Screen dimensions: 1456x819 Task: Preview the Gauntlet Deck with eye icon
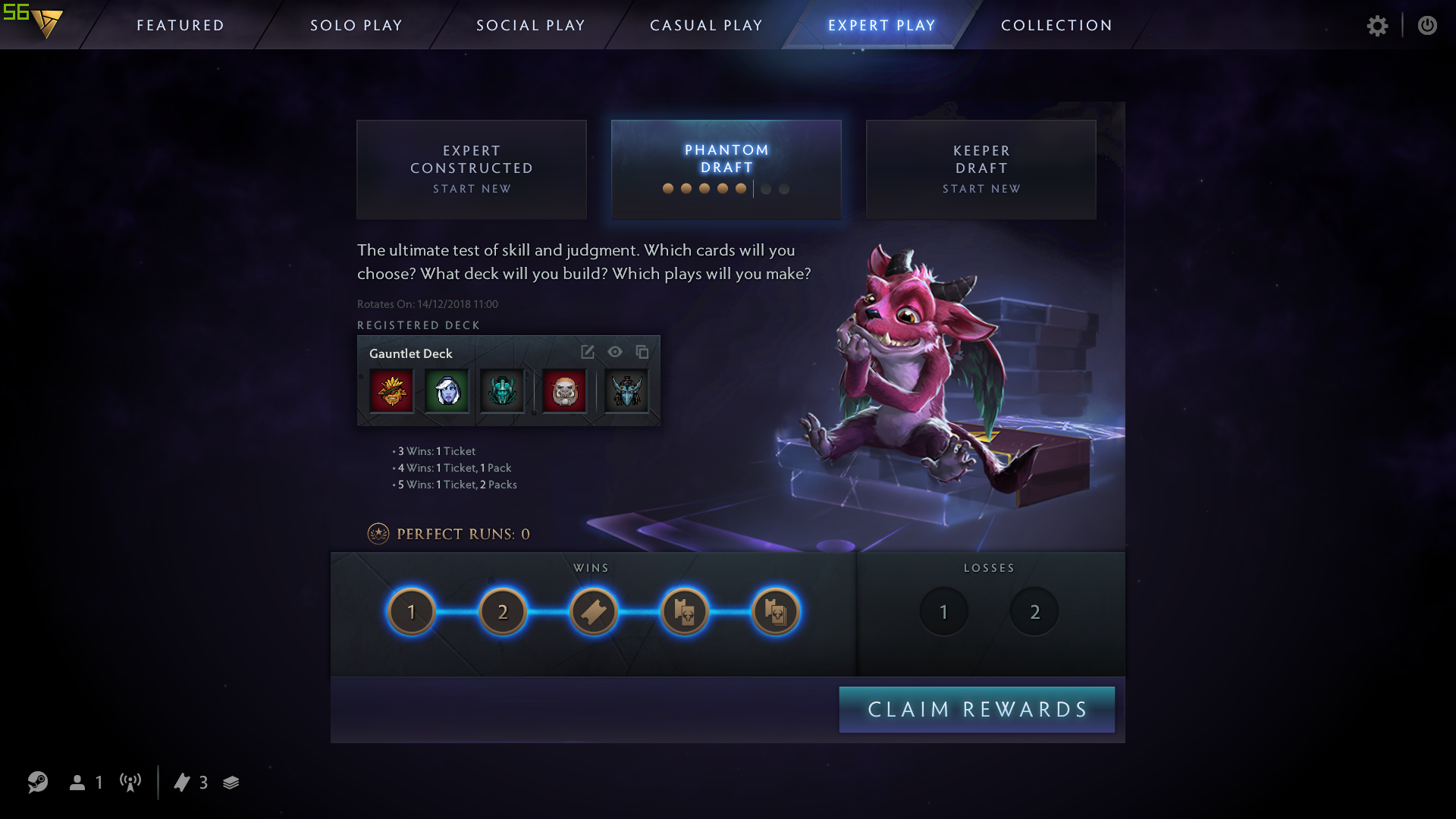[615, 352]
